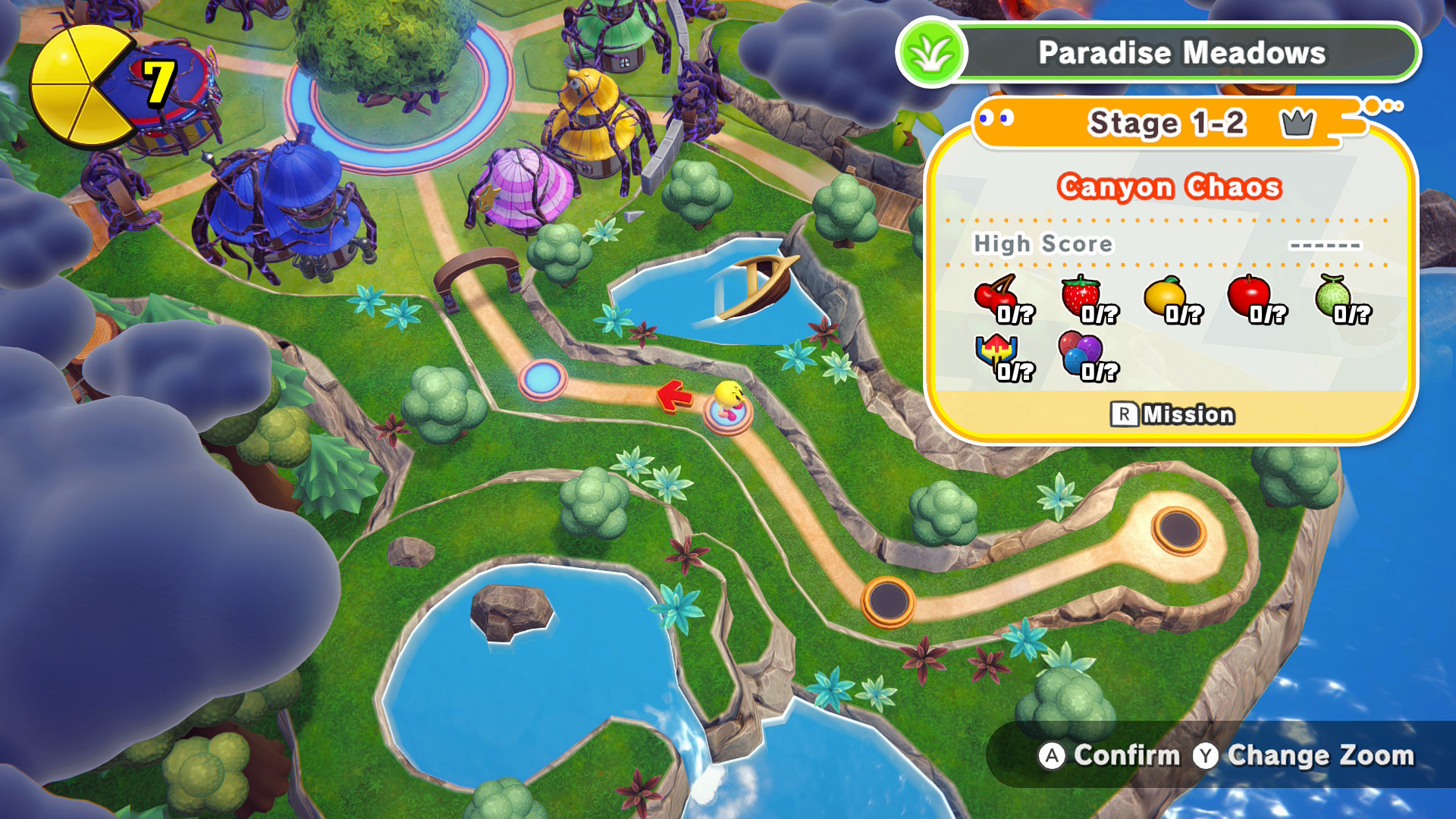Choose the orange stage node nearest the pond
Viewport: 1456px width, 819px height.
click(887, 601)
